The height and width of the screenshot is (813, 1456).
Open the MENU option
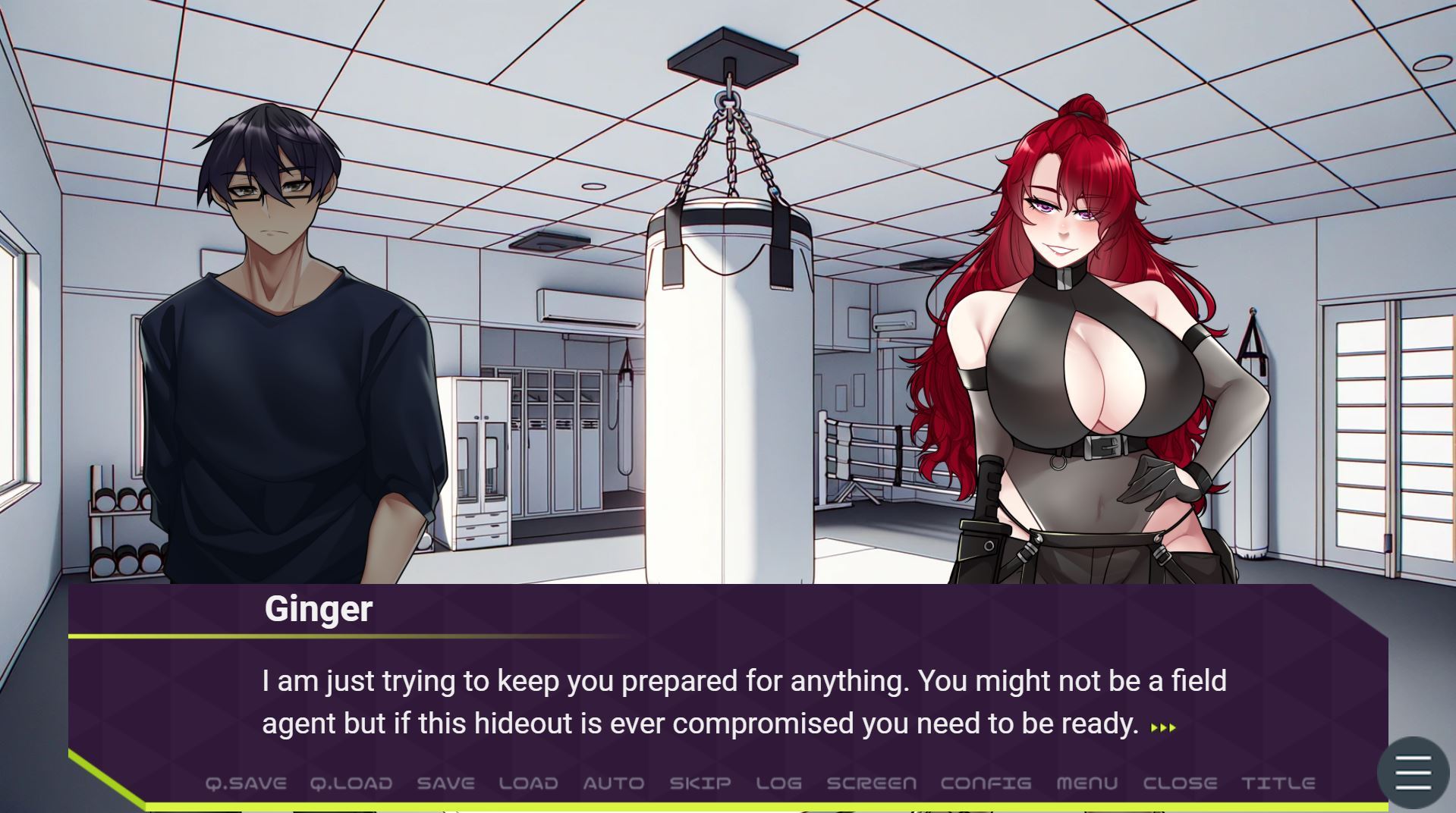tap(1086, 783)
